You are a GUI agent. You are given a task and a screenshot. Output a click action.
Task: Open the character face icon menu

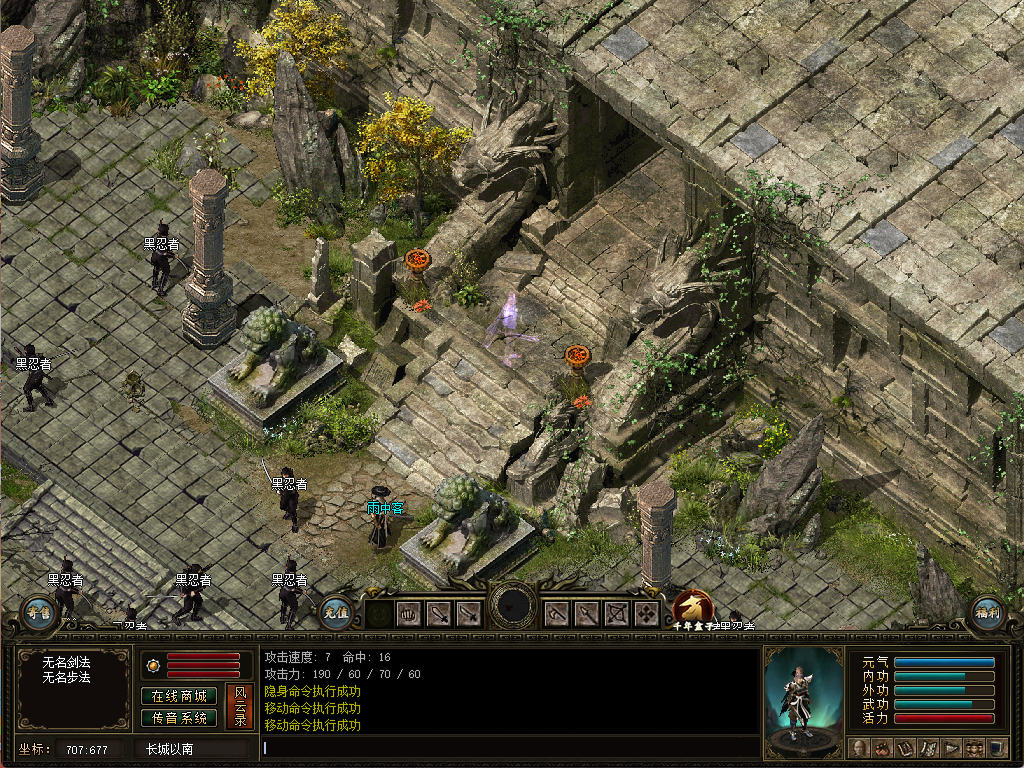[x=859, y=748]
